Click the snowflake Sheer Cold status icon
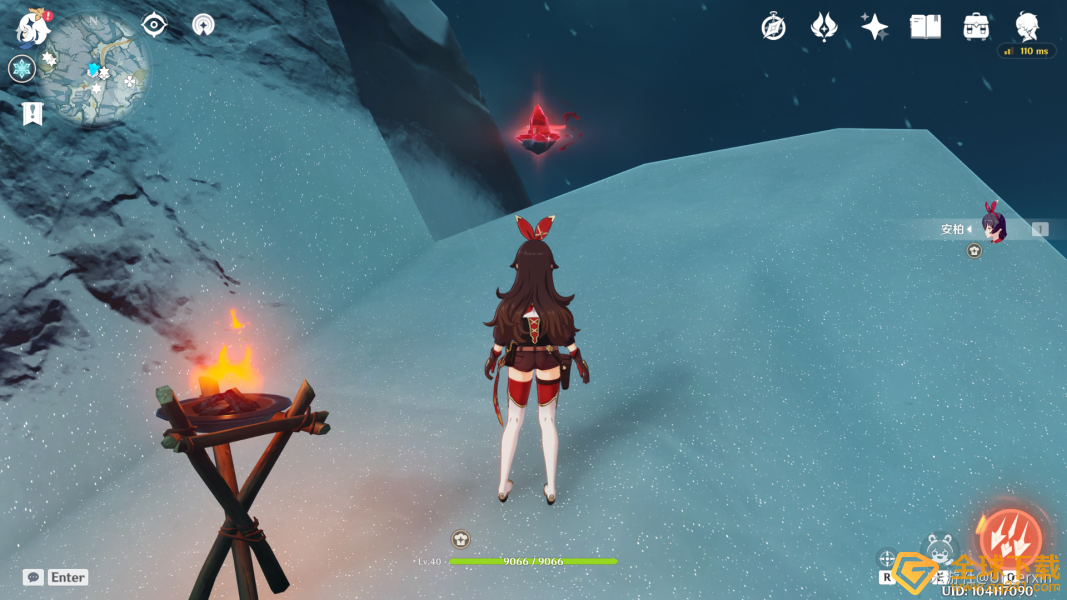The height and width of the screenshot is (600, 1067). (21, 68)
